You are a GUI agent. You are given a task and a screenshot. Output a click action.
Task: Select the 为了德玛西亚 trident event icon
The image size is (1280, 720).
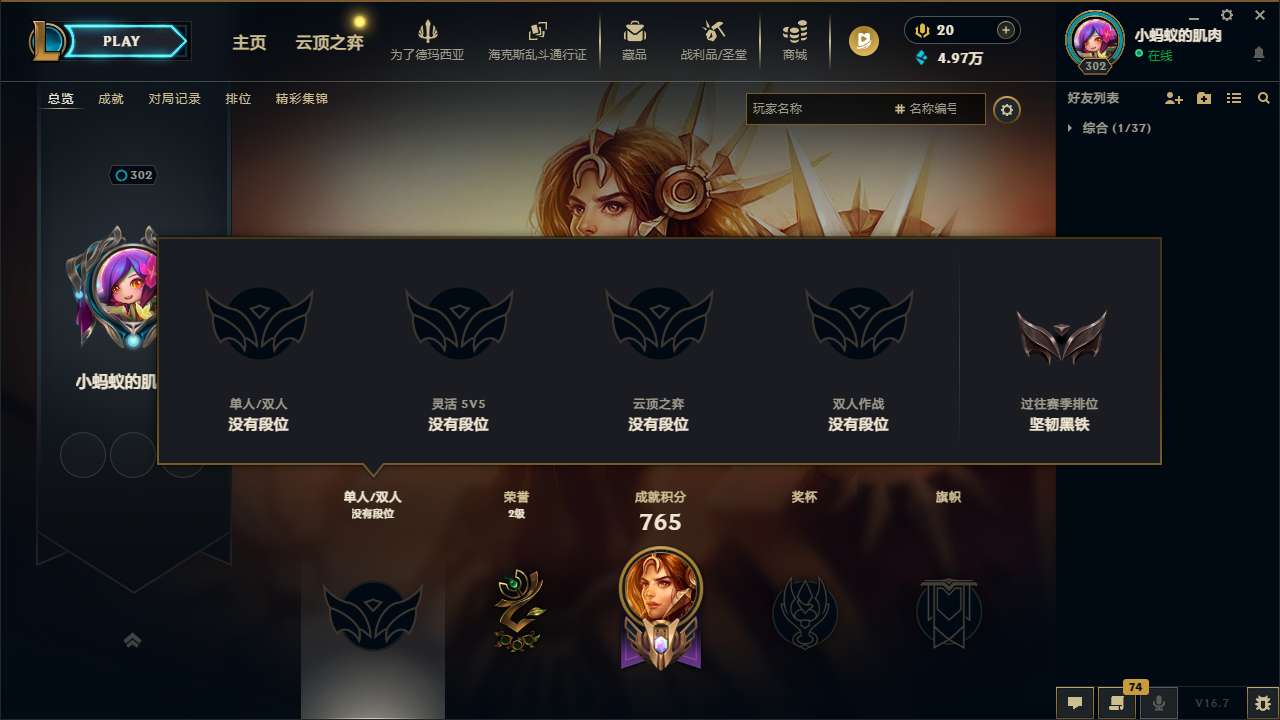coord(428,38)
